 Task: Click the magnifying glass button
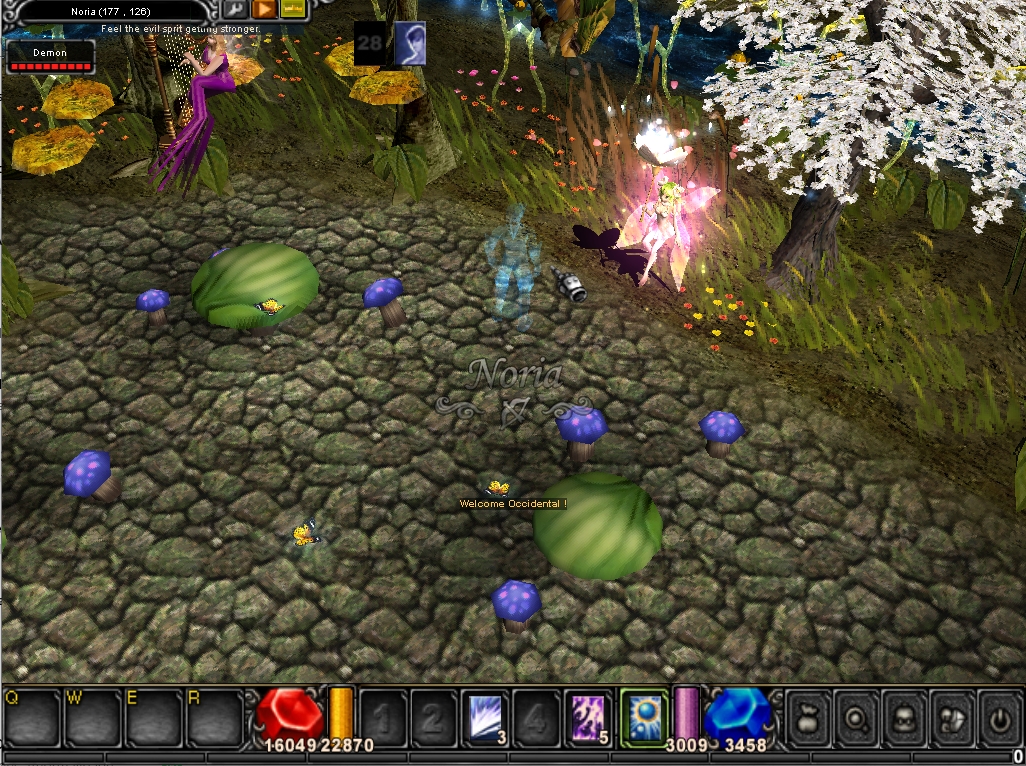856,716
